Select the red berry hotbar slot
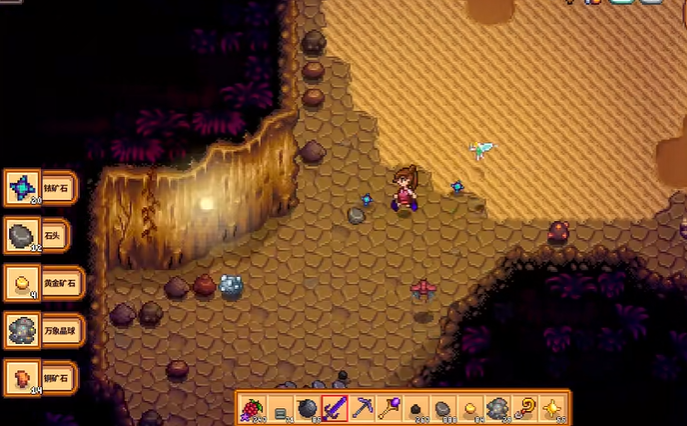This screenshot has width=687, height=426. coord(254,408)
